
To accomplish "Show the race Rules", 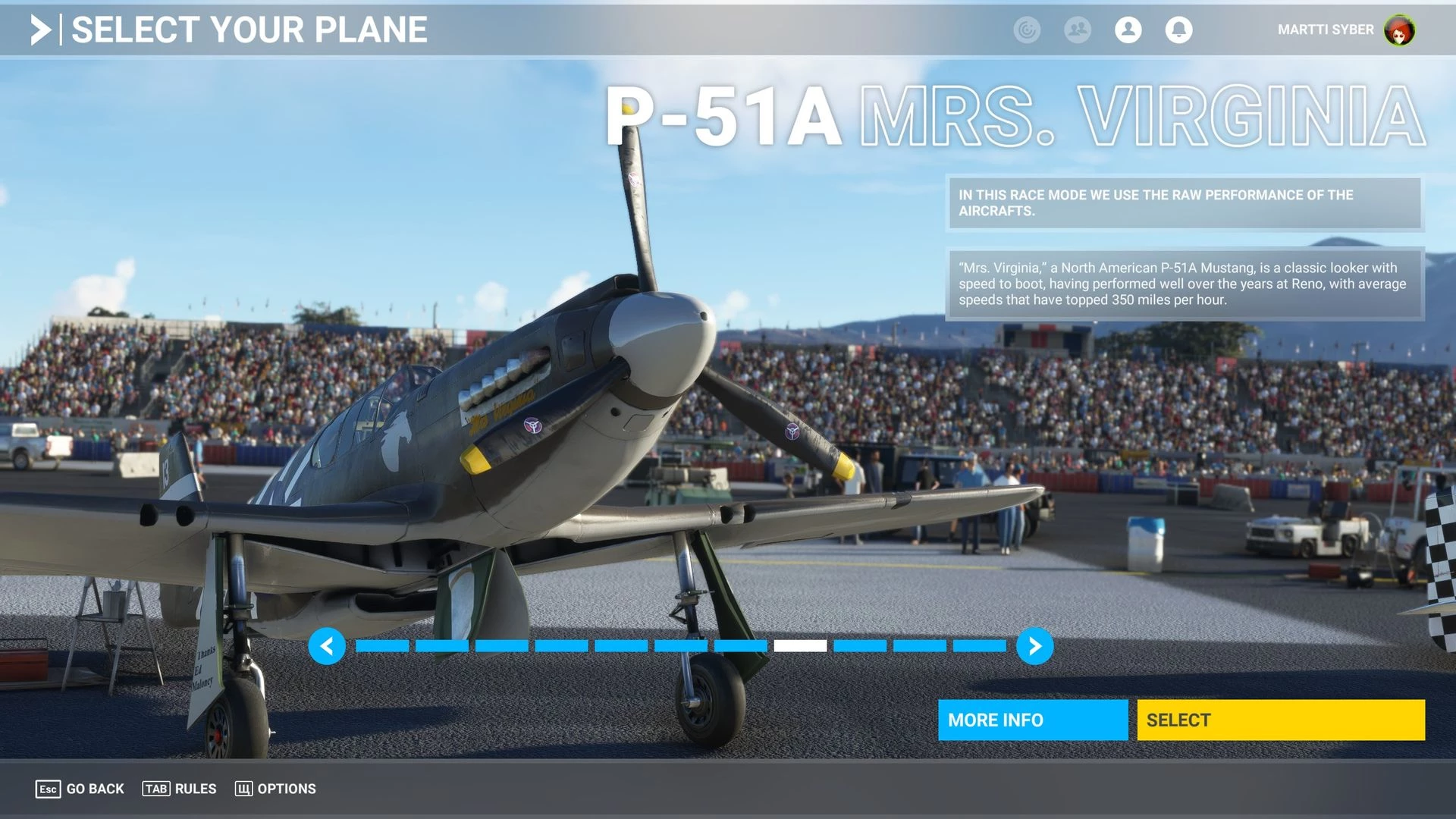I will 180,789.
